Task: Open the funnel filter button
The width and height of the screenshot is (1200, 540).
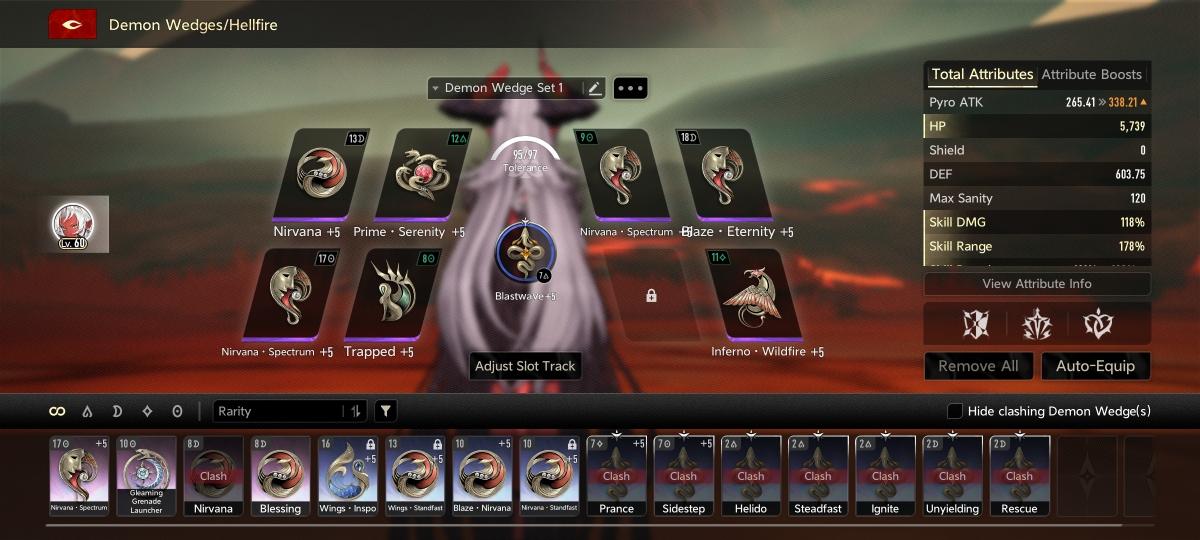Action: pos(385,411)
